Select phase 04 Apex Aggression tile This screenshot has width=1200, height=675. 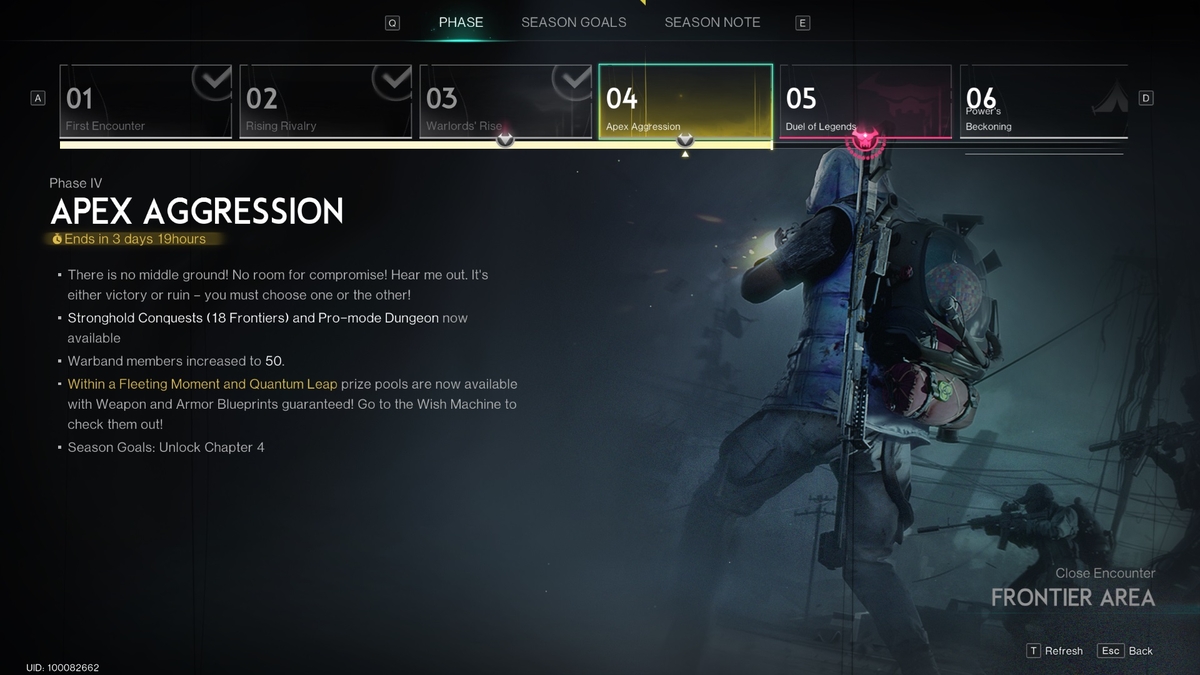[685, 101]
